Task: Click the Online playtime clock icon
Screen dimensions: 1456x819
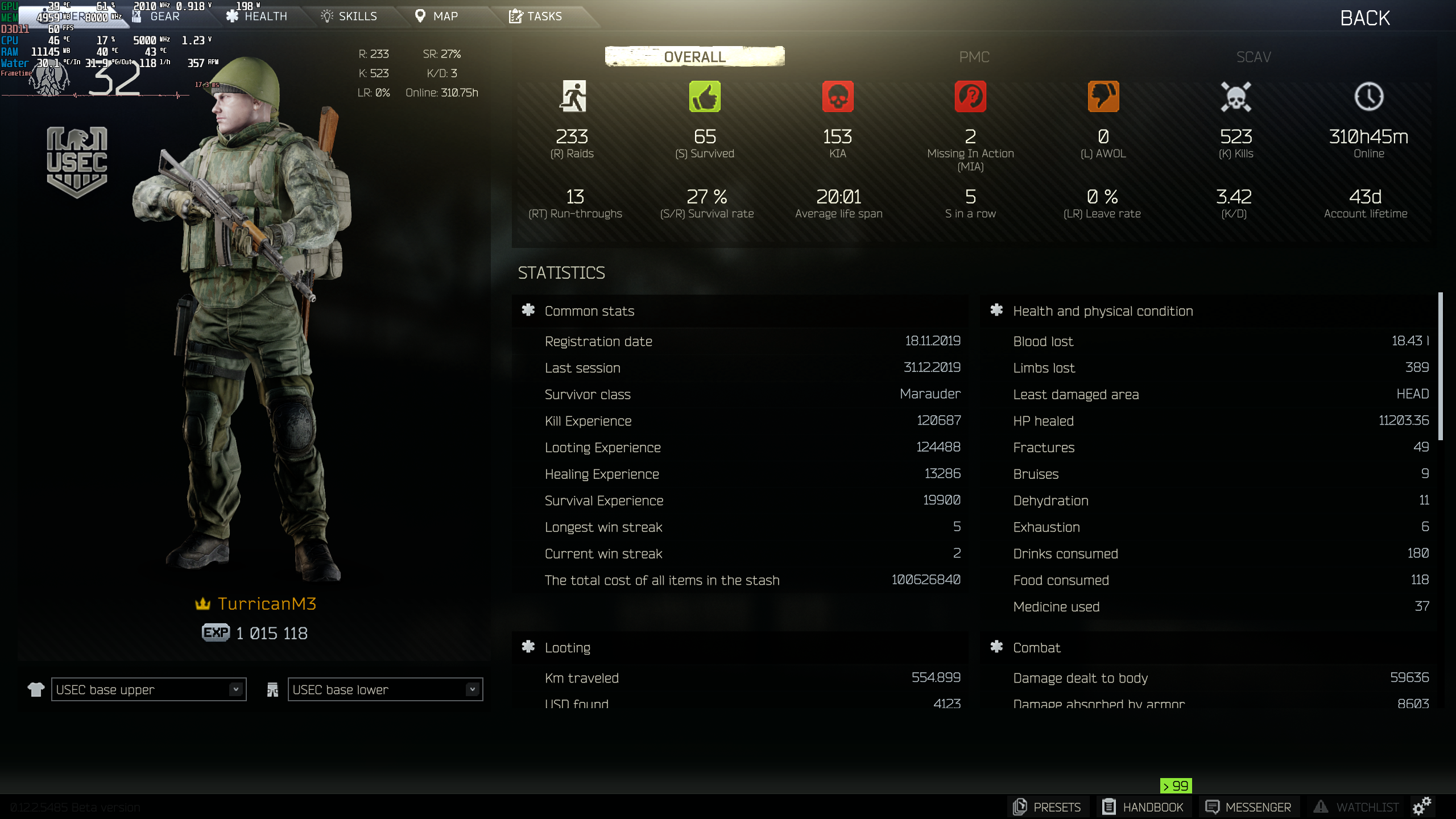Action: (x=1368, y=97)
